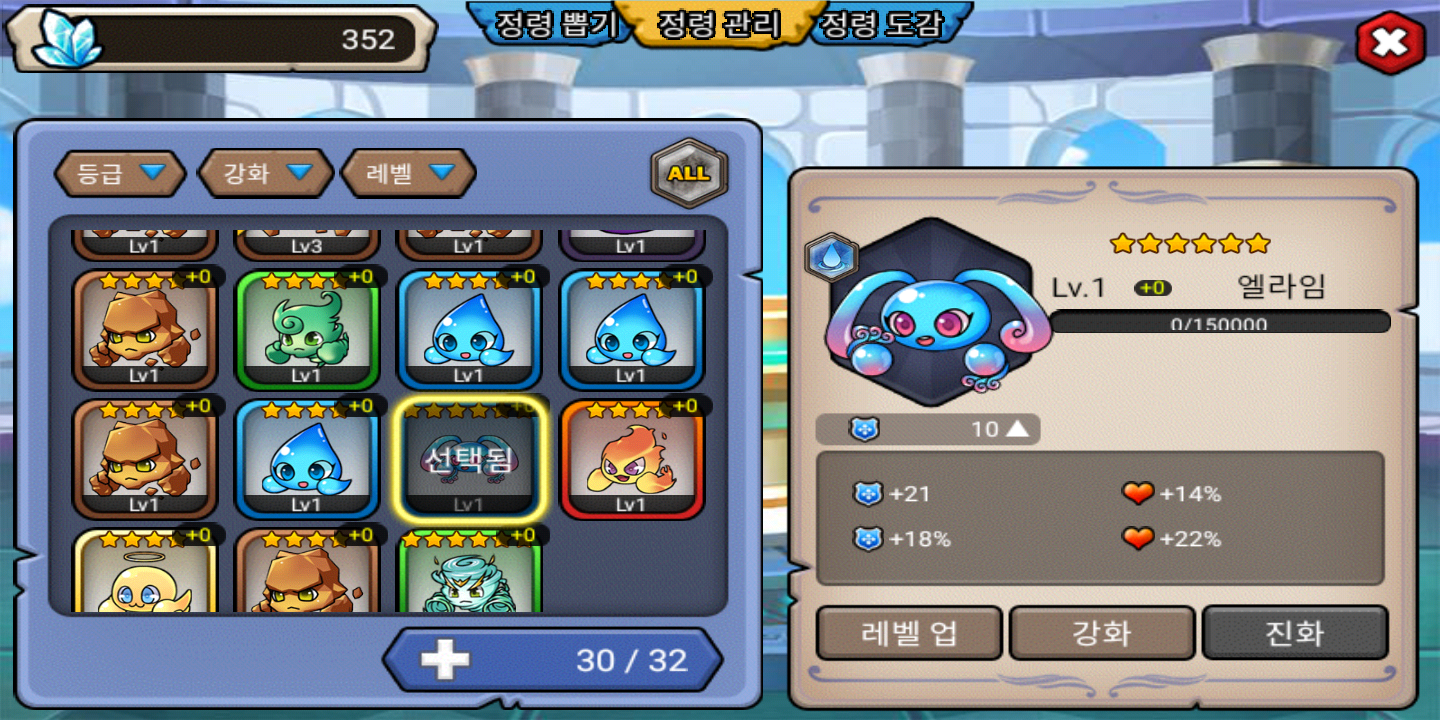Screen dimensions: 1440x720
Task: Open the 등급 sort dropdown
Action: click(x=120, y=173)
